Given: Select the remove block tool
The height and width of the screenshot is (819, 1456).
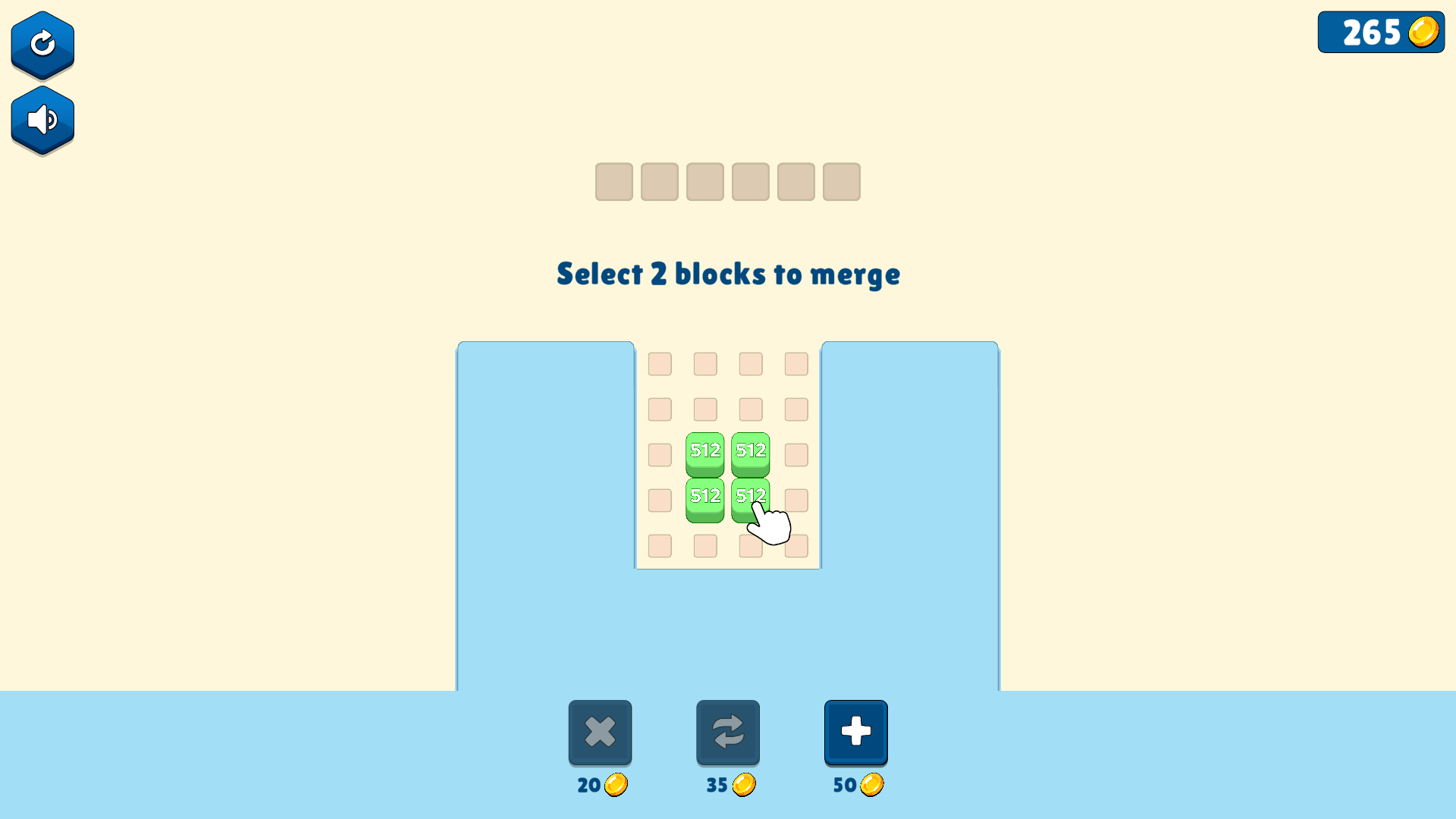Looking at the screenshot, I should coord(600,732).
